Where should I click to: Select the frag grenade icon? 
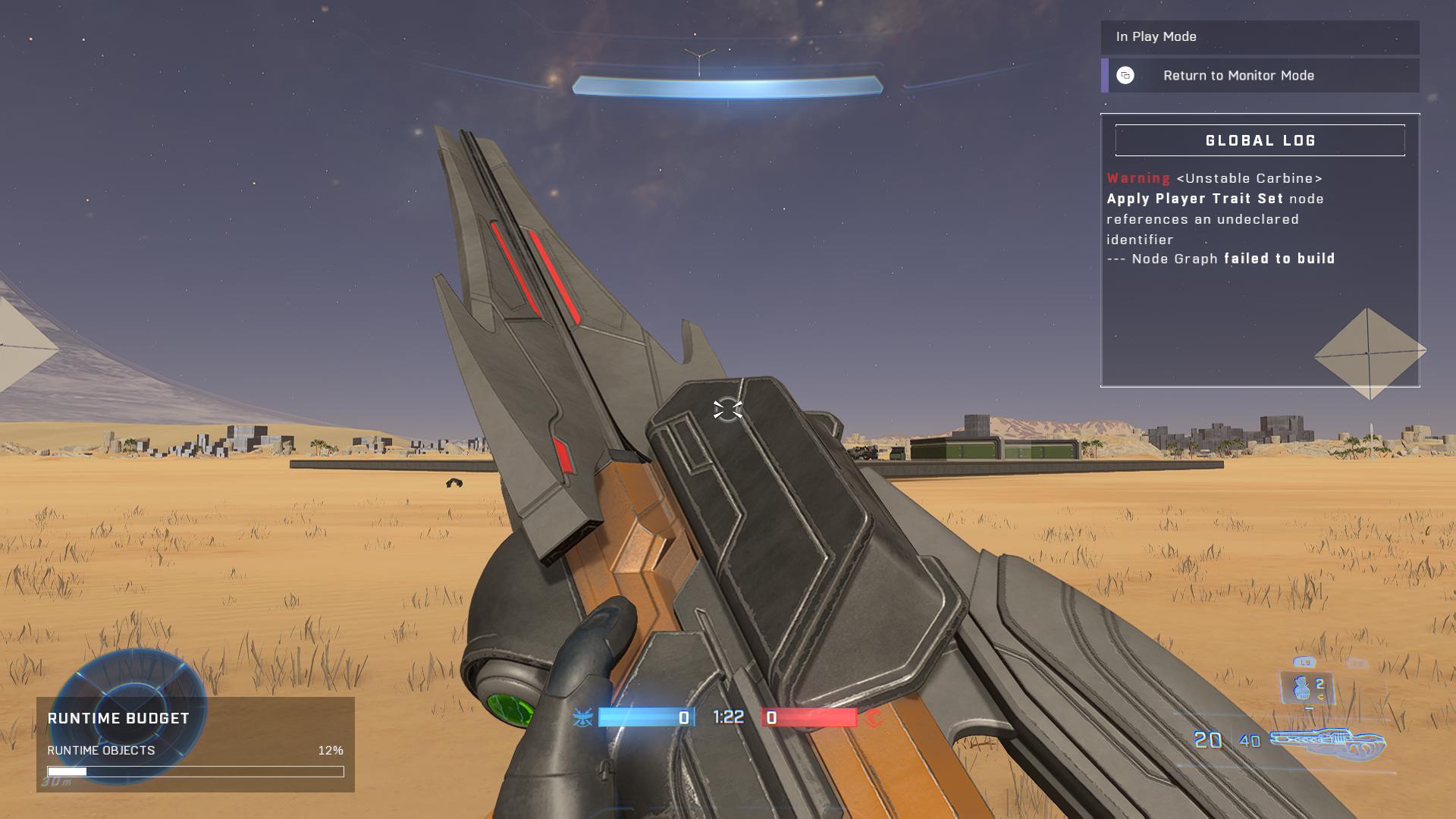coord(1303,688)
